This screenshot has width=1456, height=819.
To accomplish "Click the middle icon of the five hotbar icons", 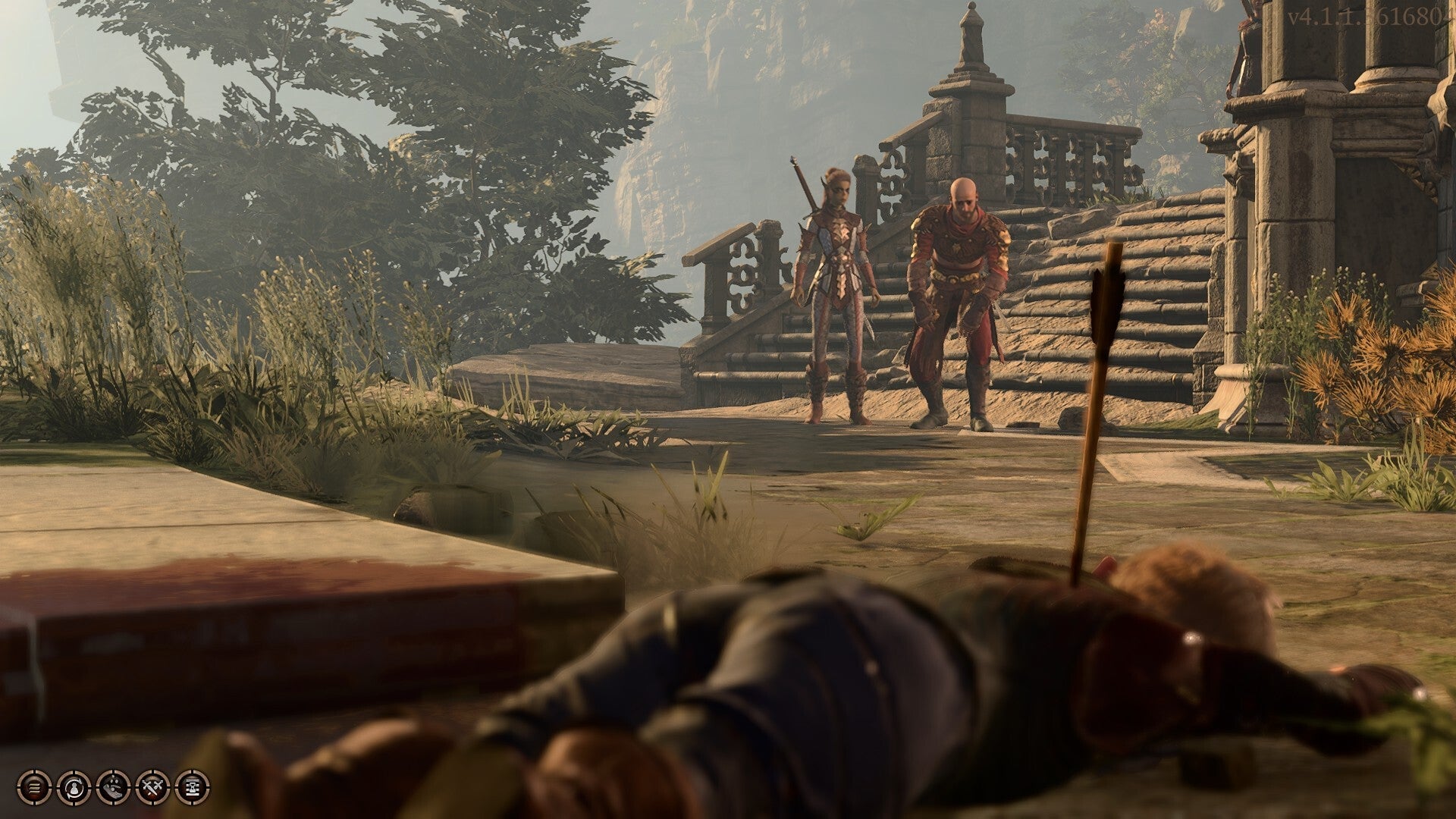I will (113, 788).
